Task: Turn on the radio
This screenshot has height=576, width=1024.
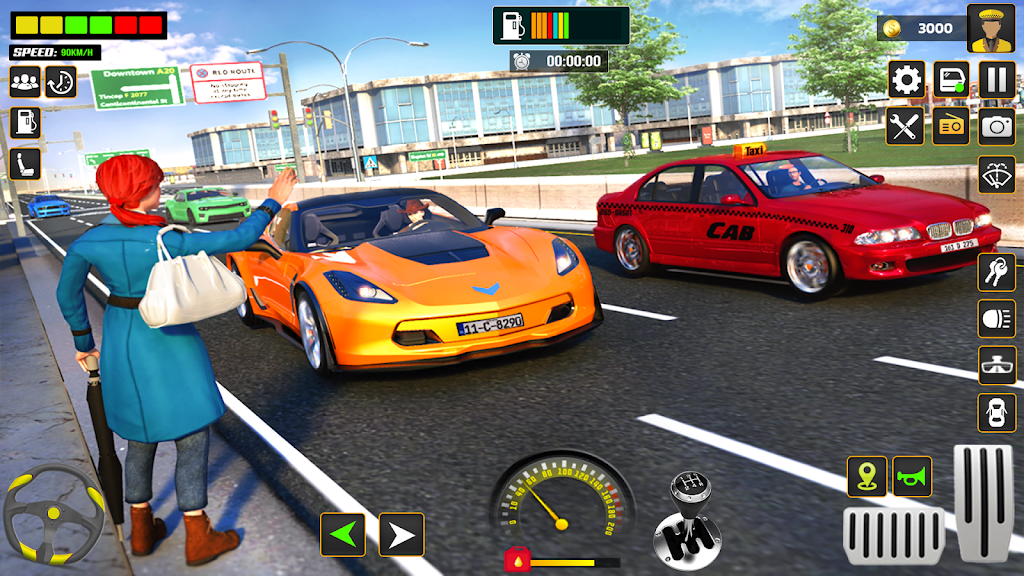Action: 951,126
